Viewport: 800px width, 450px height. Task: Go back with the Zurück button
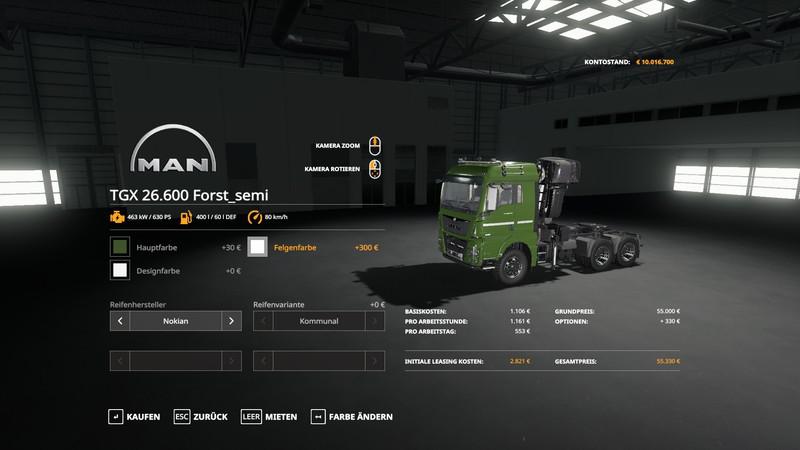pyautogui.click(x=201, y=416)
